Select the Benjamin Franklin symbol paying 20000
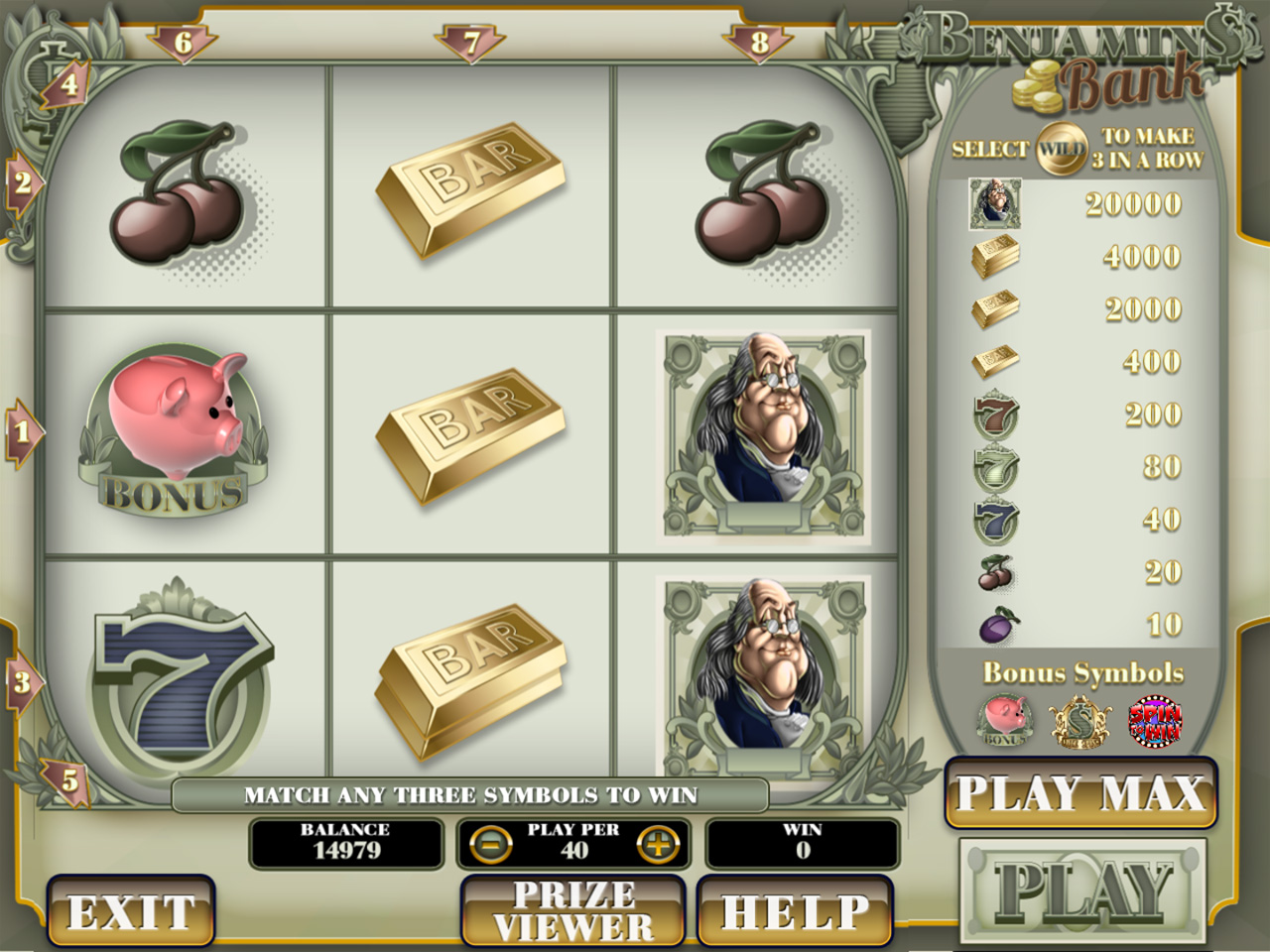1270x952 pixels. coord(995,203)
